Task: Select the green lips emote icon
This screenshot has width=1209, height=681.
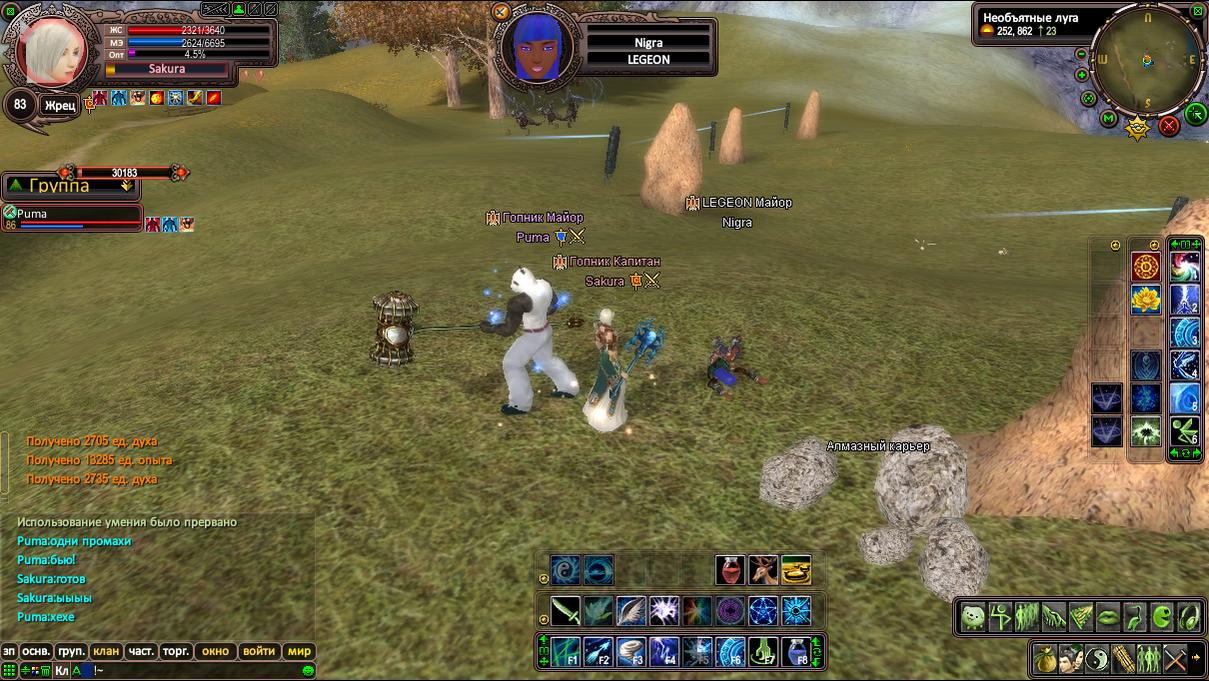Action: [1108, 617]
